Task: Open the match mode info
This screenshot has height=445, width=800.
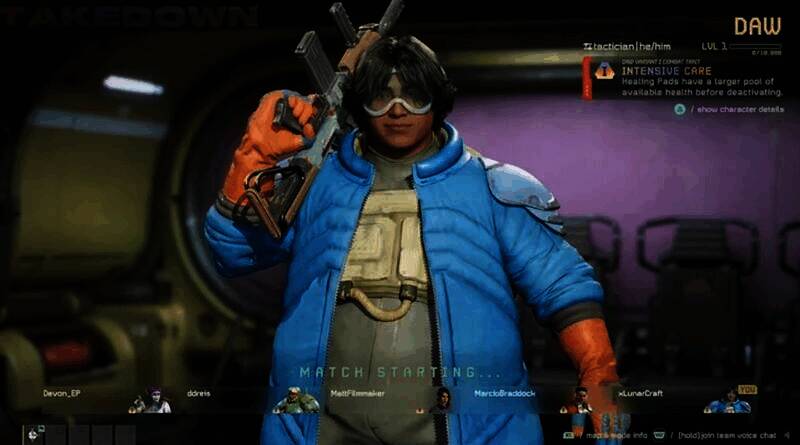Action: click(615, 435)
